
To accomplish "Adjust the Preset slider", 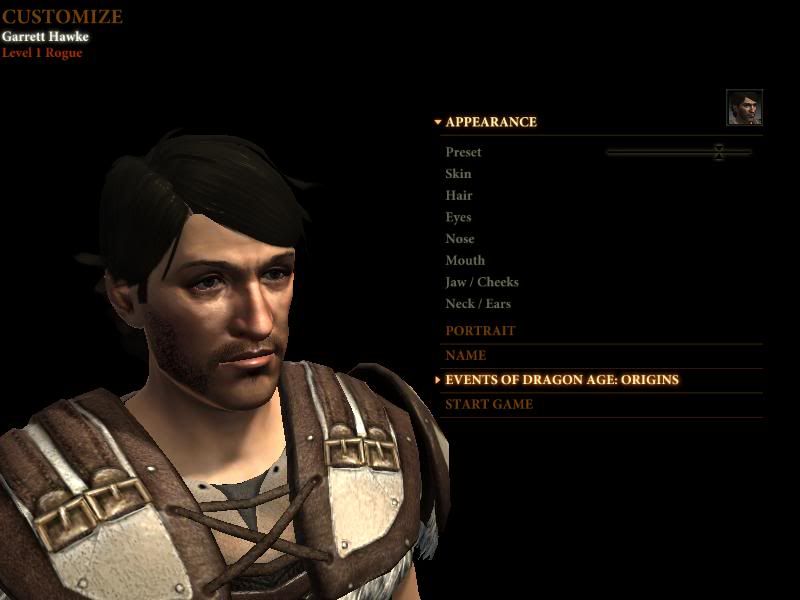I will [x=718, y=152].
